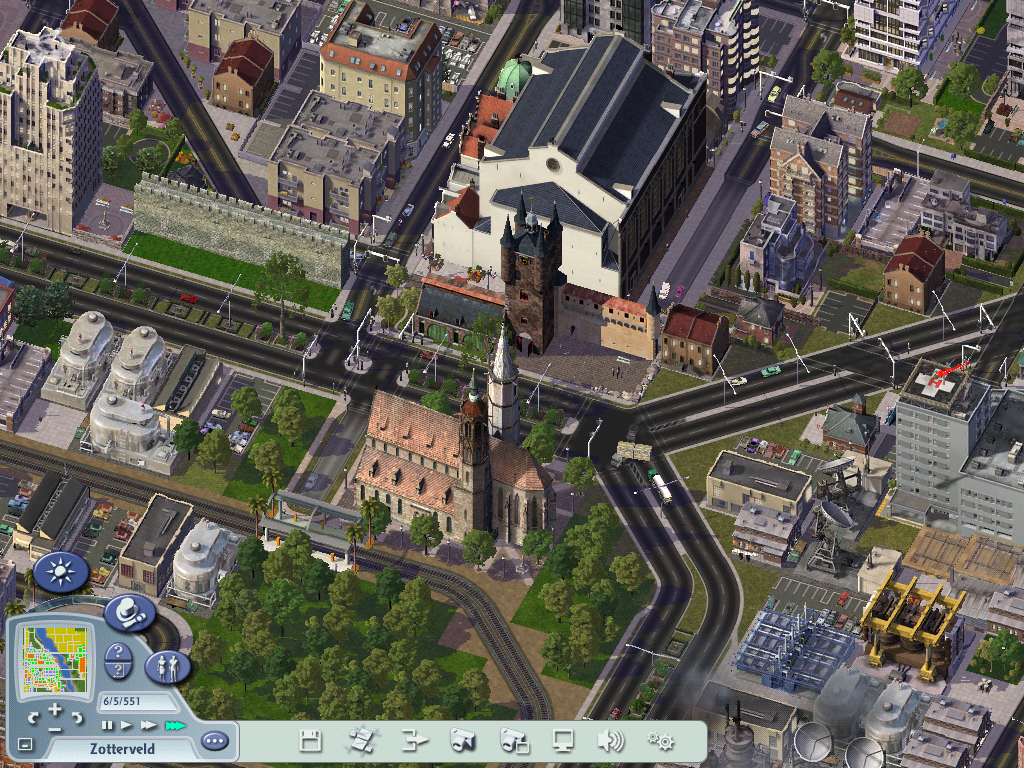
Task: Save the city with the floppy disk icon
Action: tap(311, 741)
